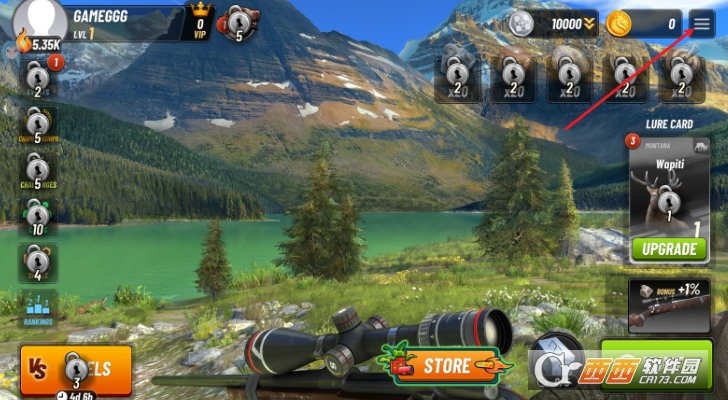
Task: Select the rifle bonus +1% panel
Action: coord(669,305)
